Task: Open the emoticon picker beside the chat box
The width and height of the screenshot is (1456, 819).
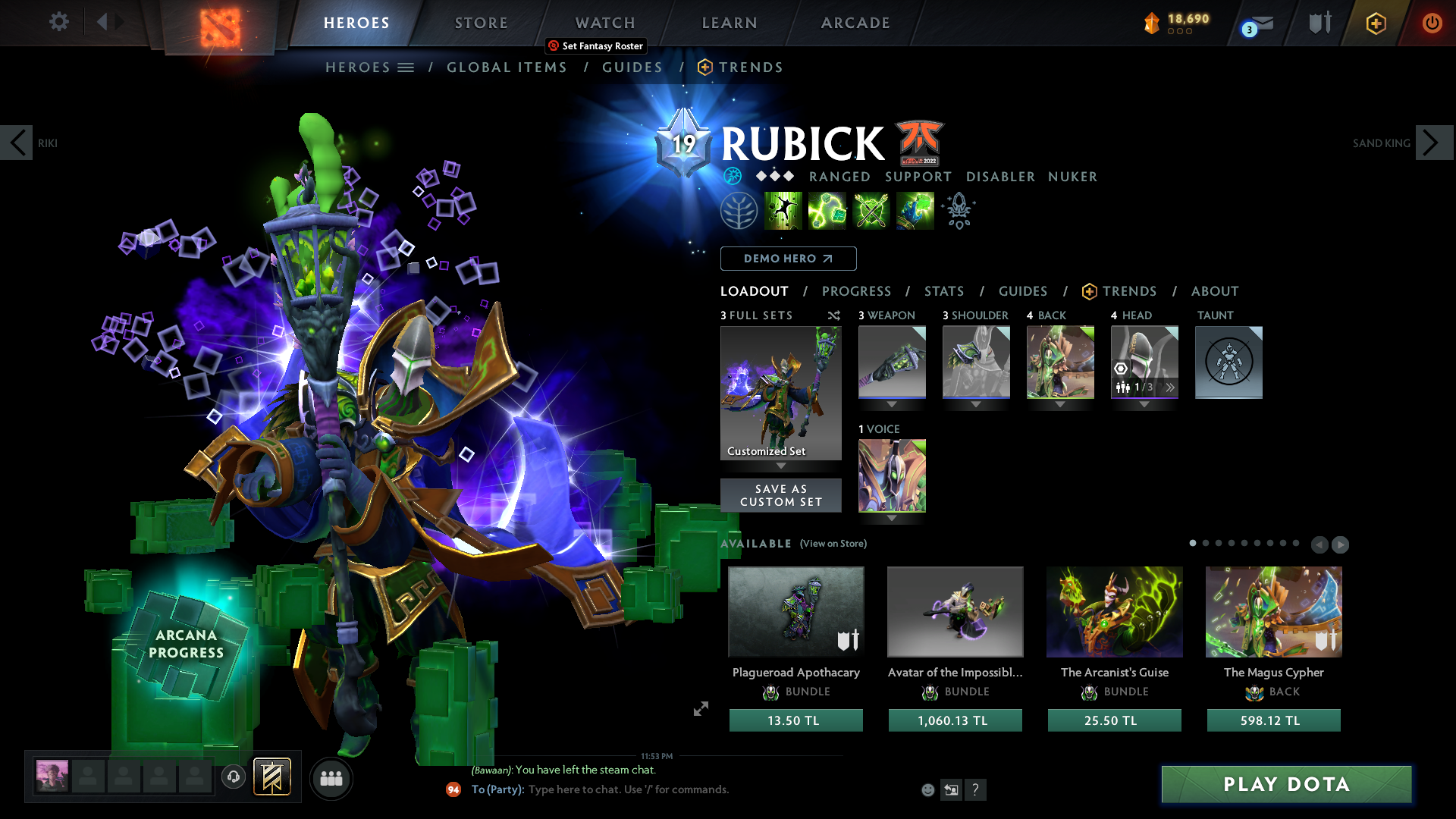Action: pyautogui.click(x=928, y=789)
